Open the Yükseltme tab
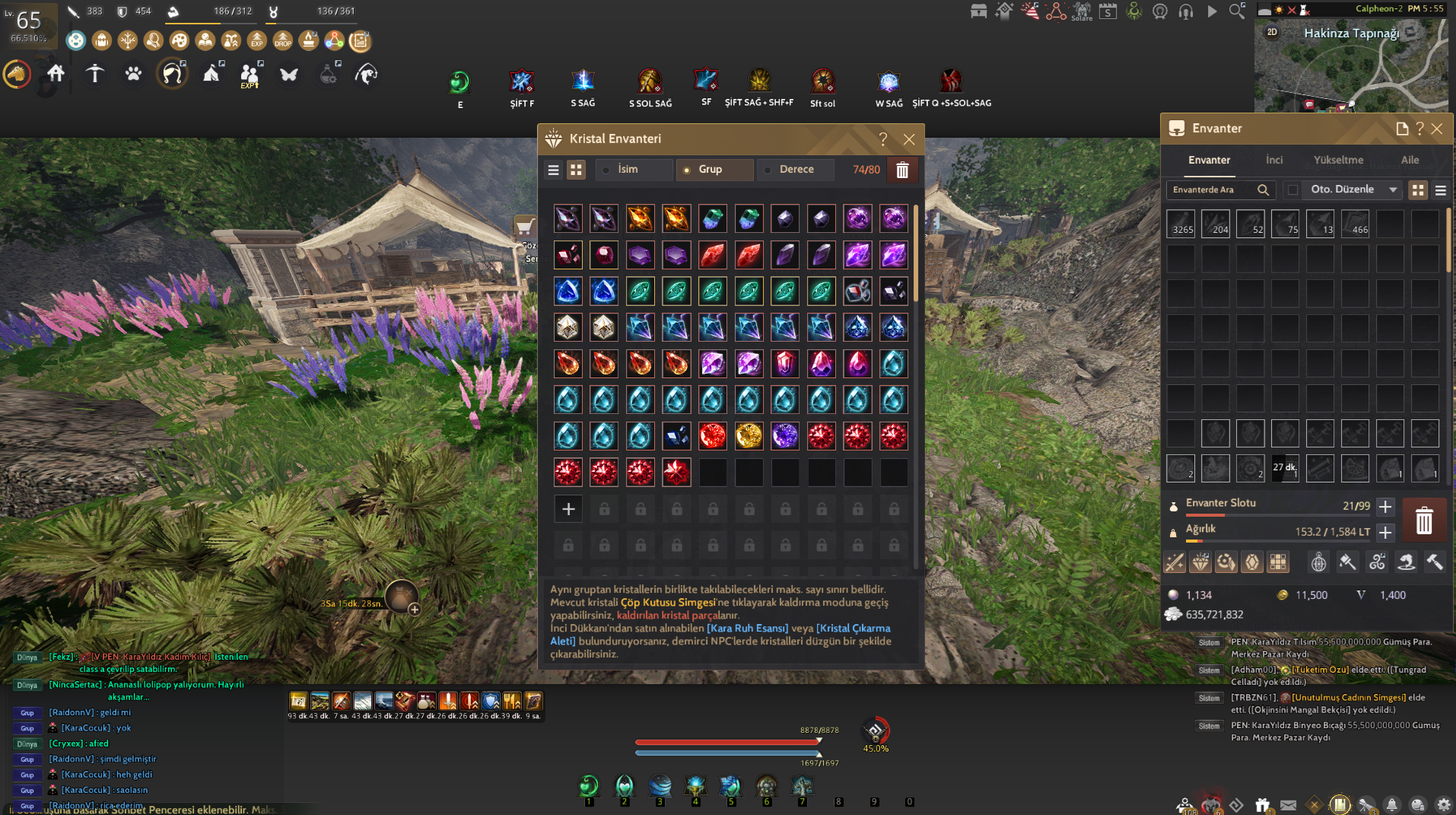This screenshot has width=1456, height=815. point(1338,160)
